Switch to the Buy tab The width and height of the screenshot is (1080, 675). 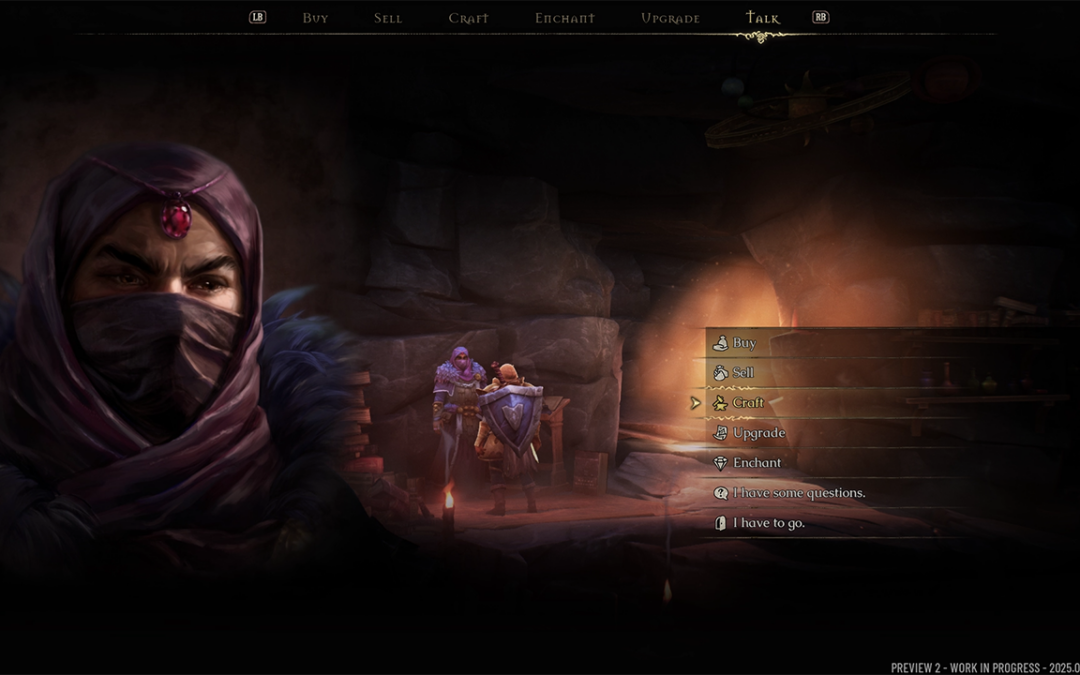click(x=315, y=18)
